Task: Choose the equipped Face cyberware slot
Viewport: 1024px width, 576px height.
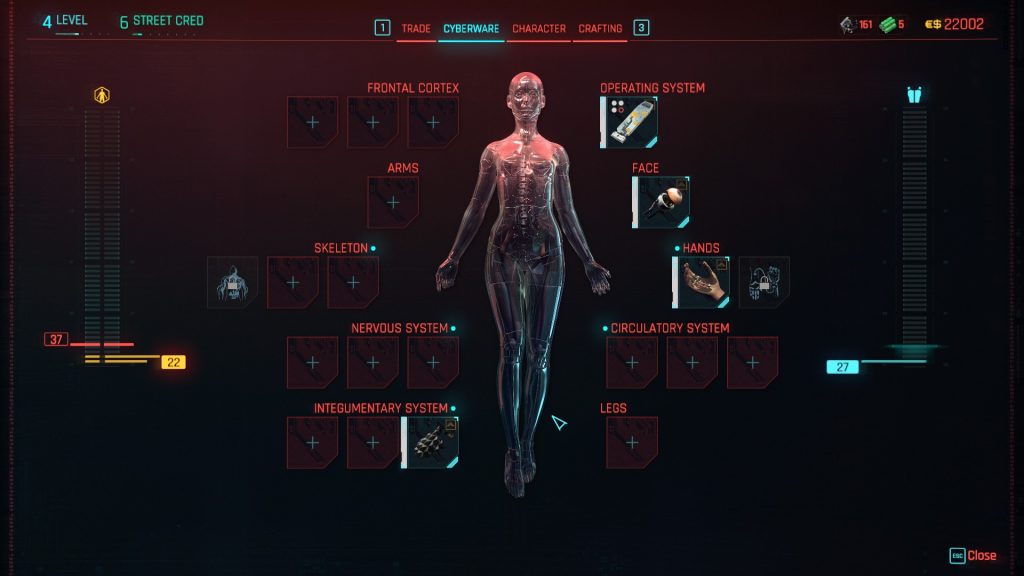Action: (661, 203)
